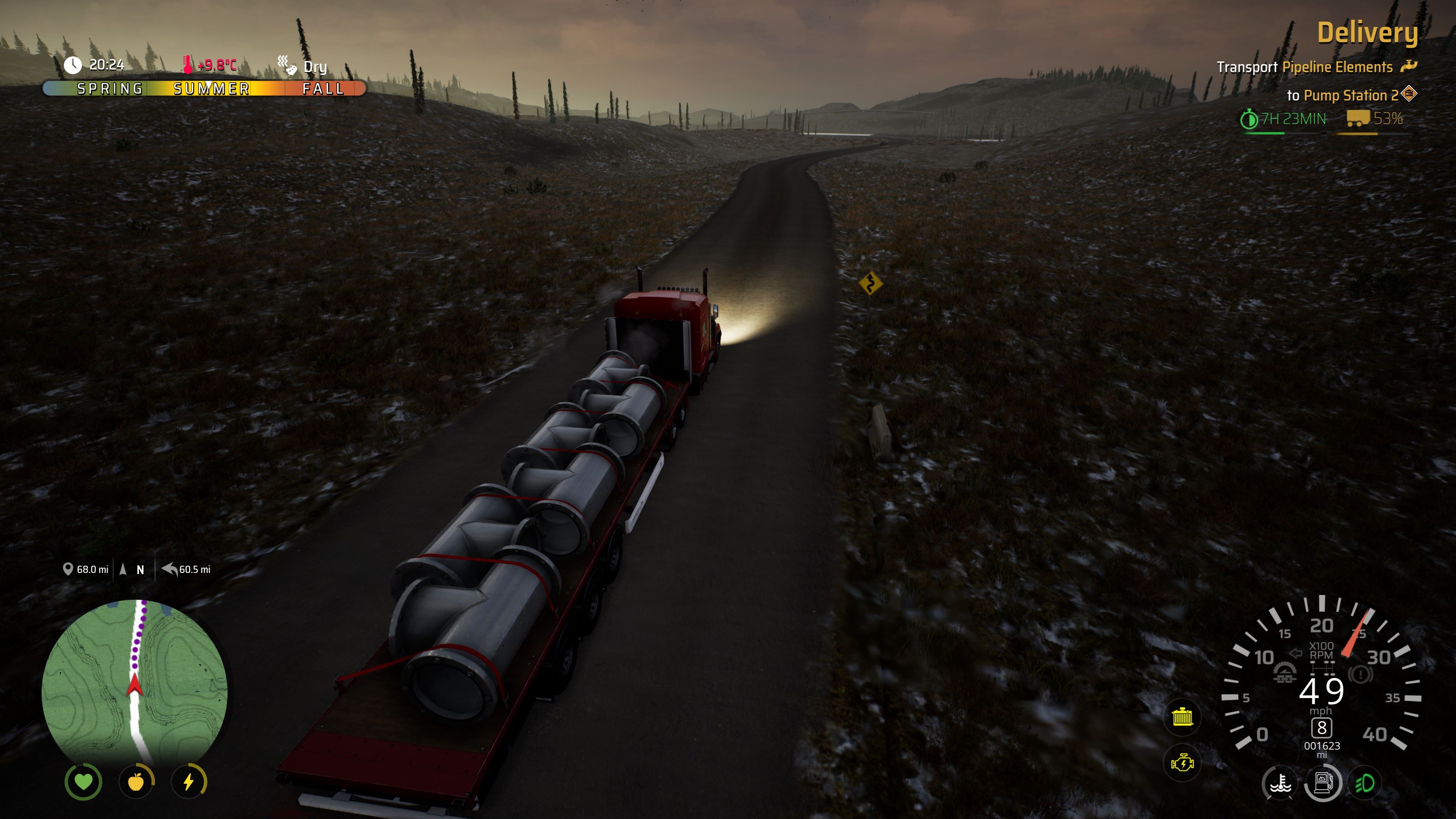Image resolution: width=1456 pixels, height=819 pixels.
Task: Click the Pump Station 2 destination marker icon
Action: (1409, 93)
